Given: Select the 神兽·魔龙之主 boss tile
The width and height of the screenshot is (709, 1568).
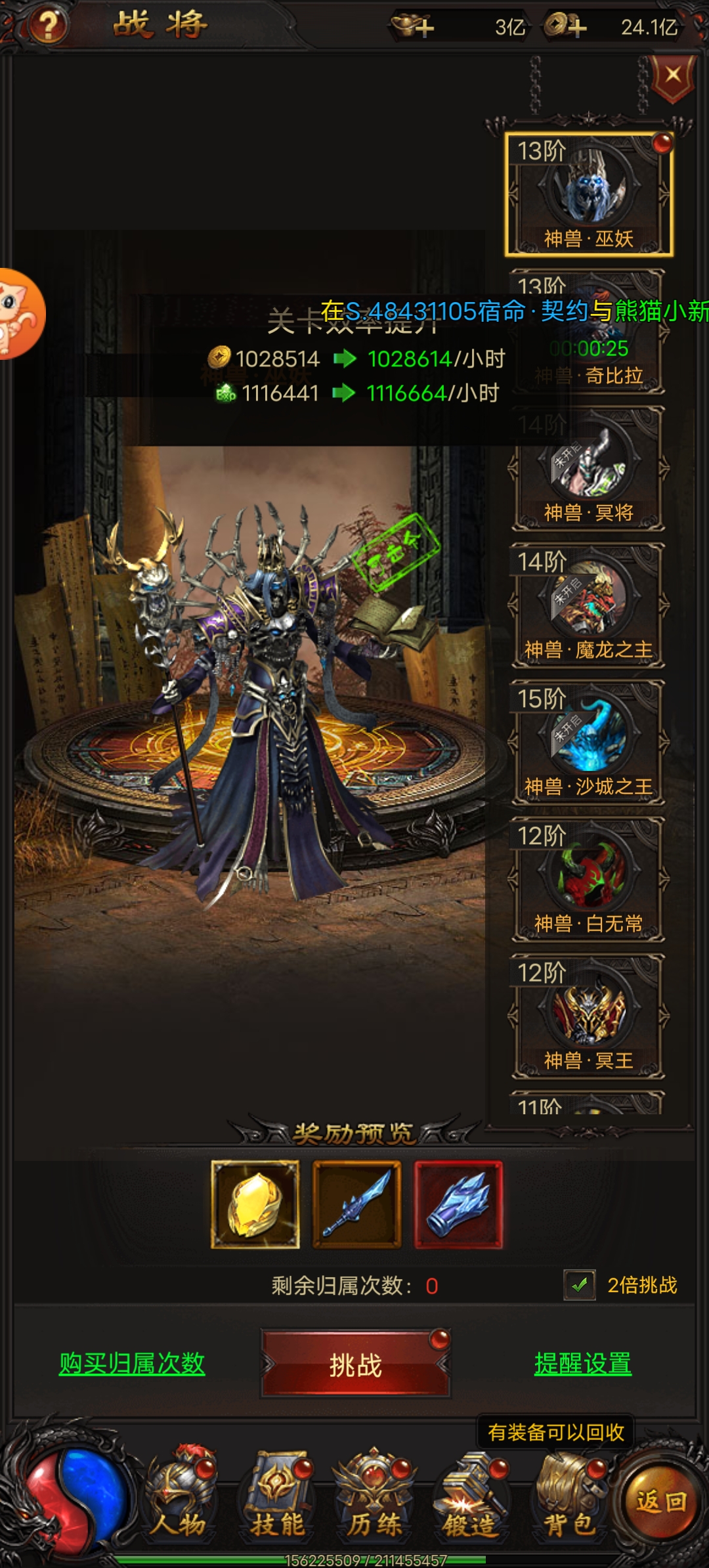Looking at the screenshot, I should (x=588, y=605).
